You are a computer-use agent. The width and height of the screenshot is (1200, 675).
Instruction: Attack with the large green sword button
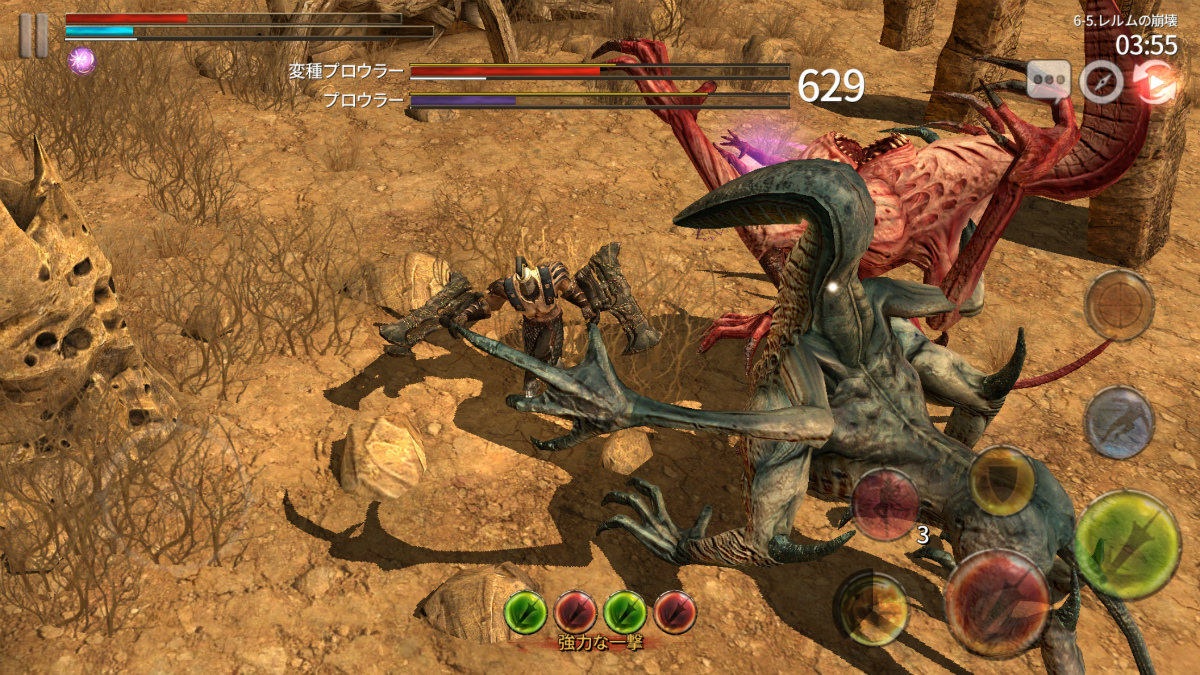[x=1127, y=545]
